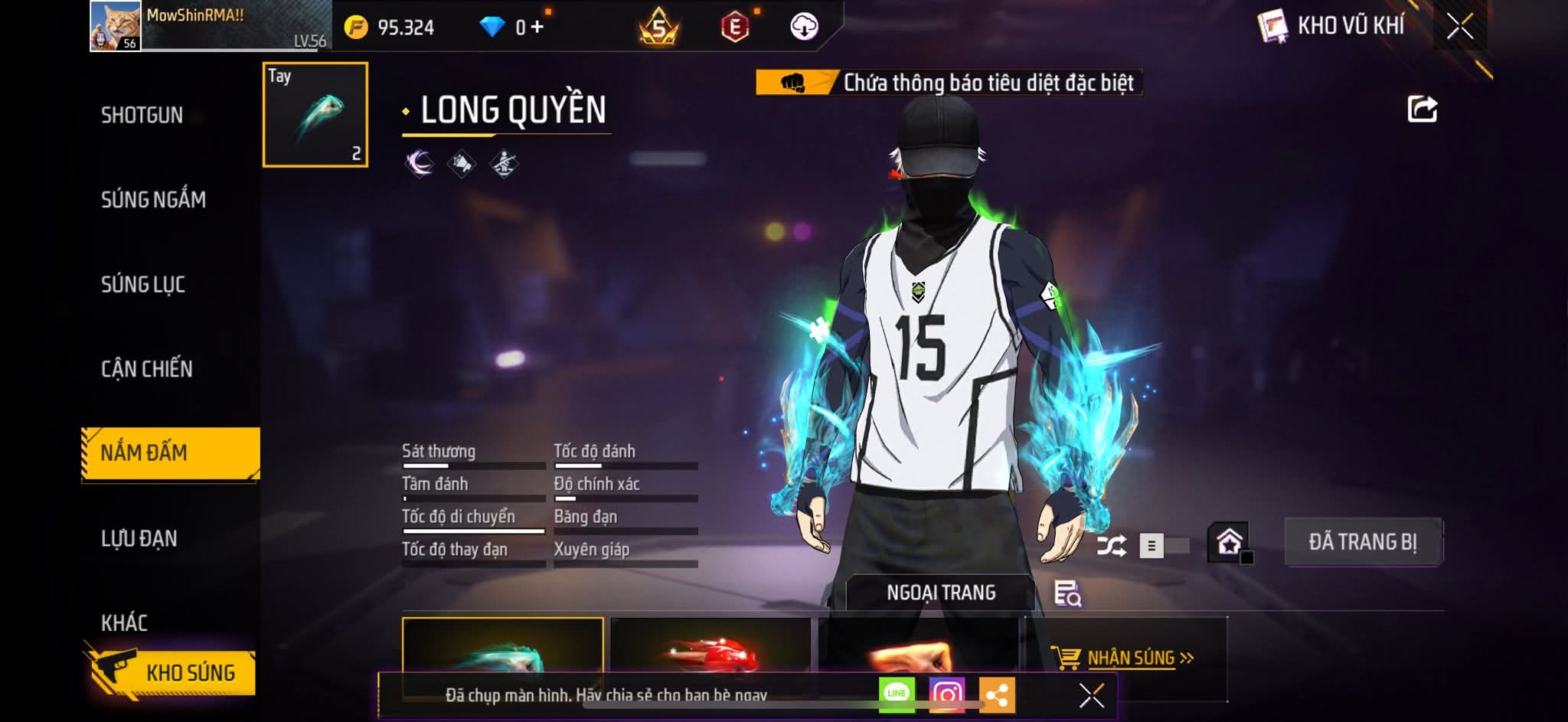The width and height of the screenshot is (1568, 722).
Task: Click the ĐÃ TRANG BỊ button
Action: 1362,542
